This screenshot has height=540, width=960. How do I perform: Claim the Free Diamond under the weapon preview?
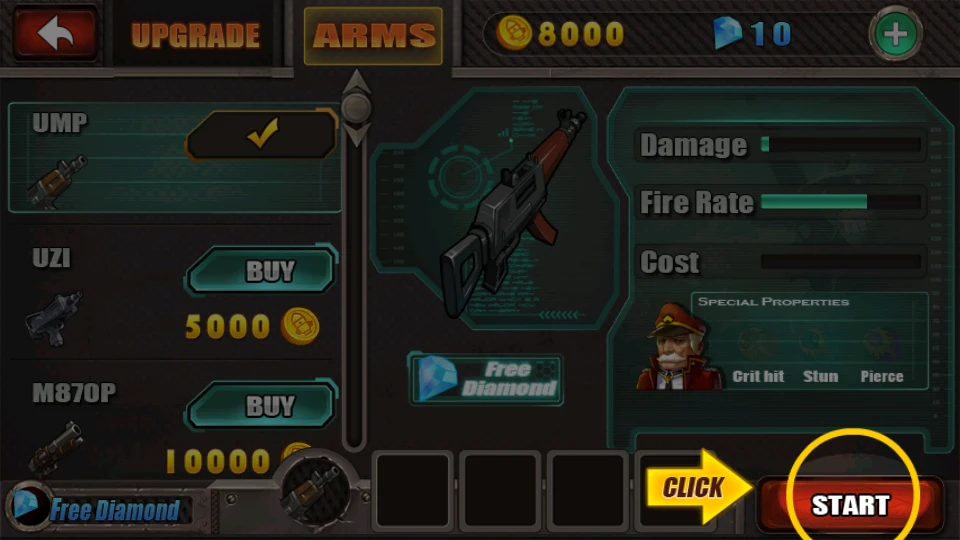point(485,378)
